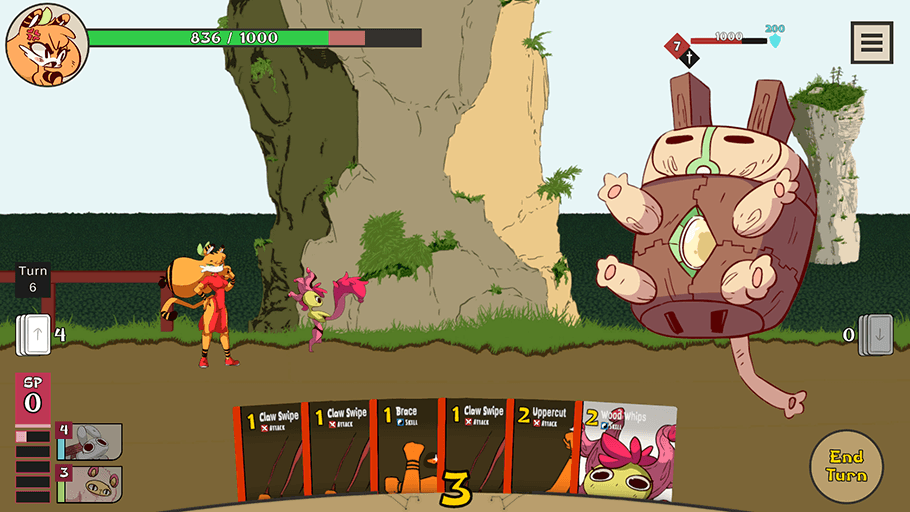Play the Brace skill card
The height and width of the screenshot is (512, 910).
pyautogui.click(x=408, y=449)
